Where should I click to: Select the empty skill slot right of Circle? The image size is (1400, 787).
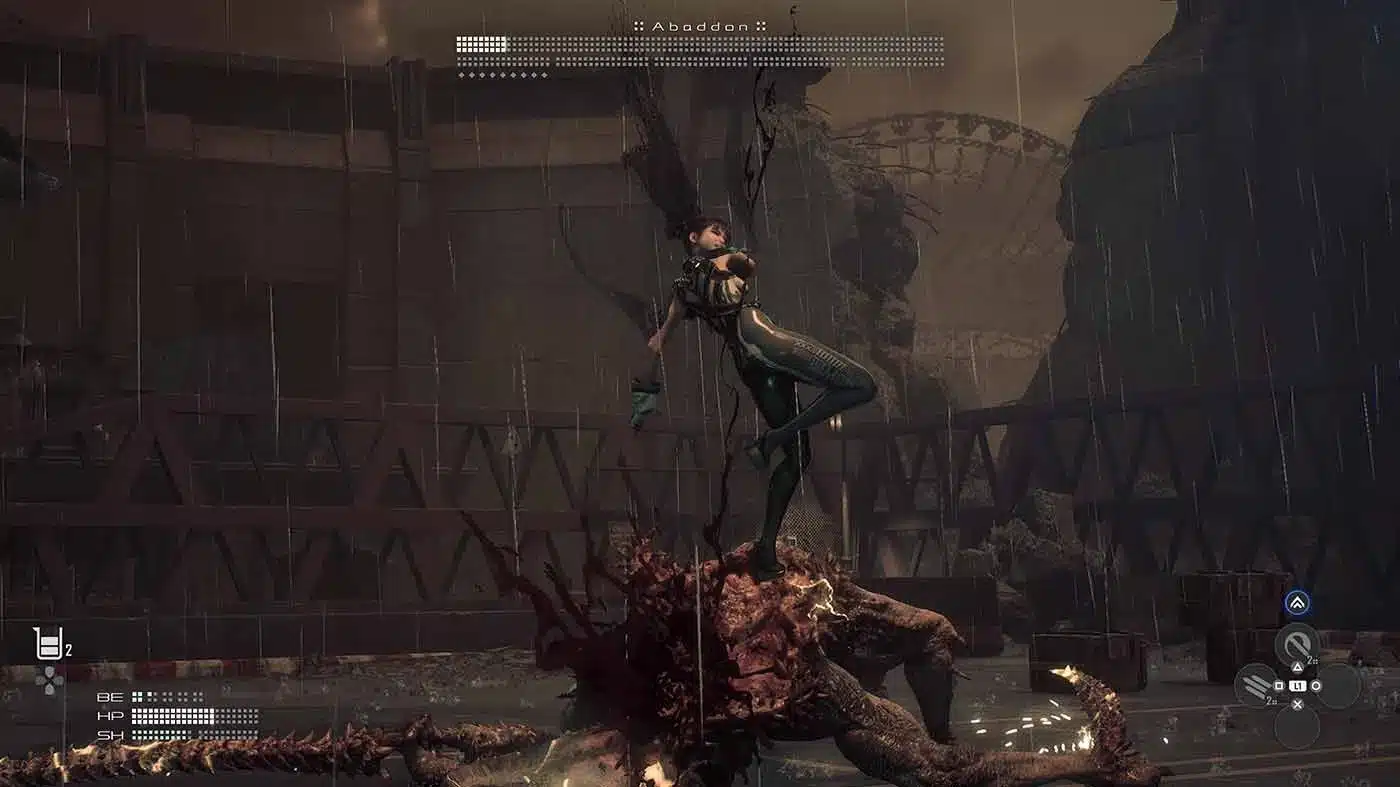(1341, 686)
